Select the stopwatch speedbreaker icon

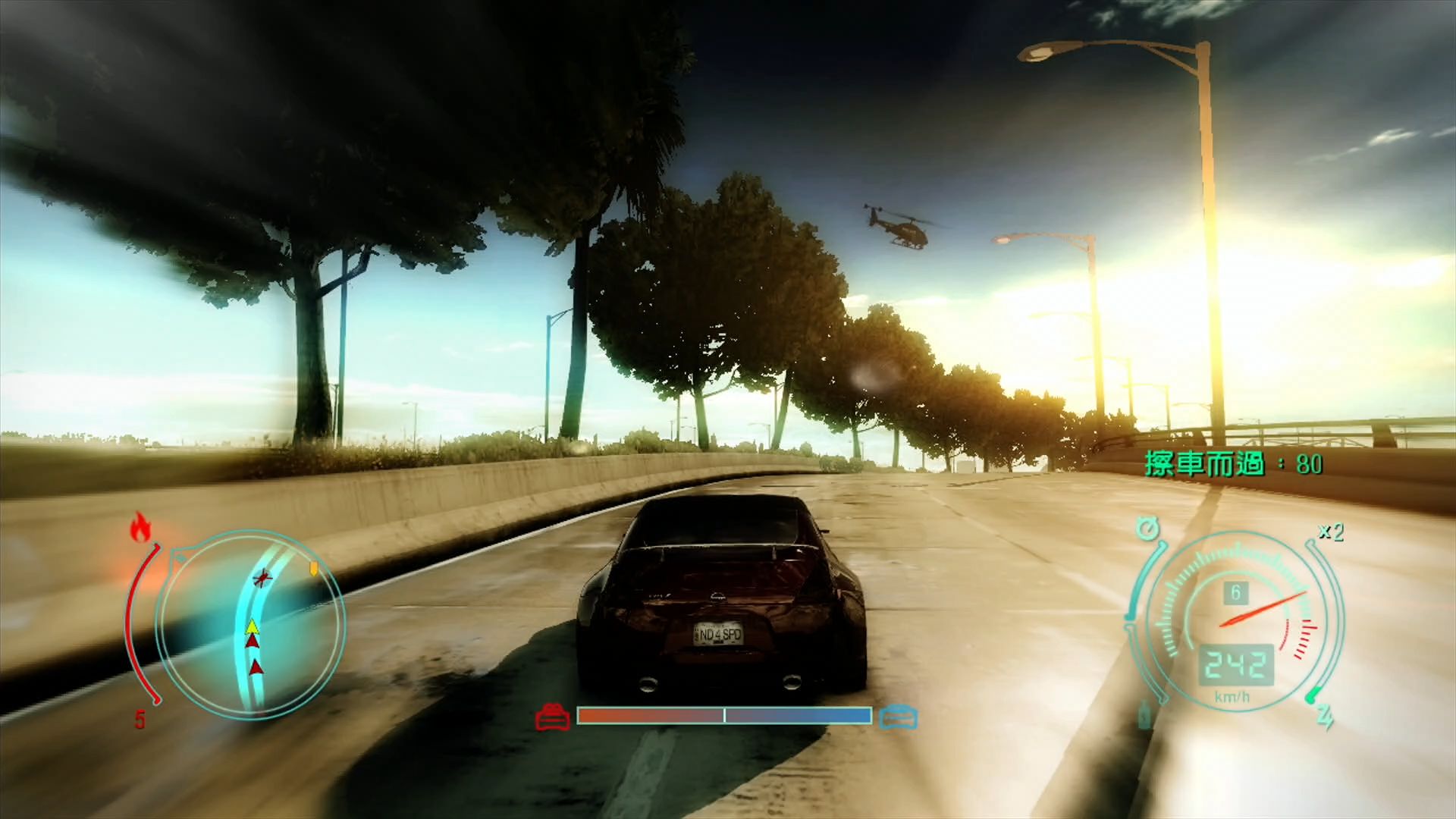click(1148, 528)
